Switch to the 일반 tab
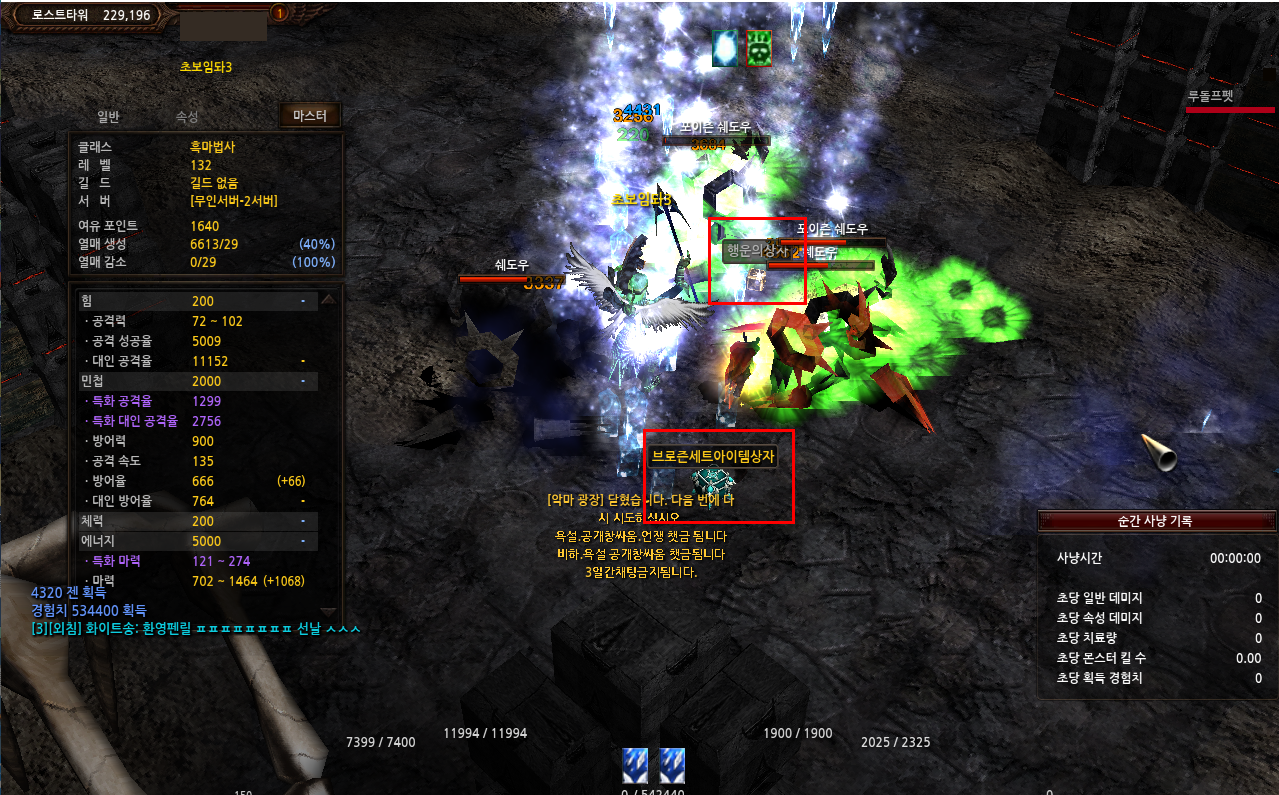 click(108, 117)
